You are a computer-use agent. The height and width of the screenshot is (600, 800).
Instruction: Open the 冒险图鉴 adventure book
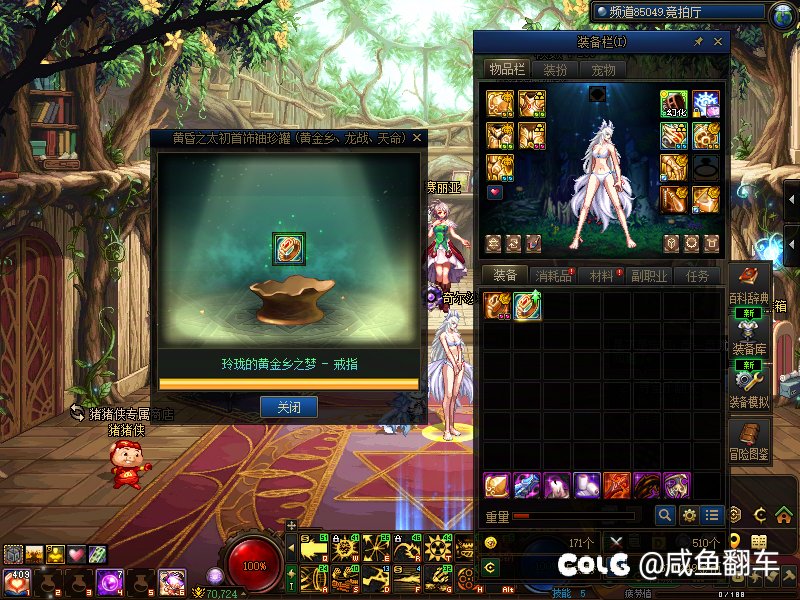tap(750, 439)
